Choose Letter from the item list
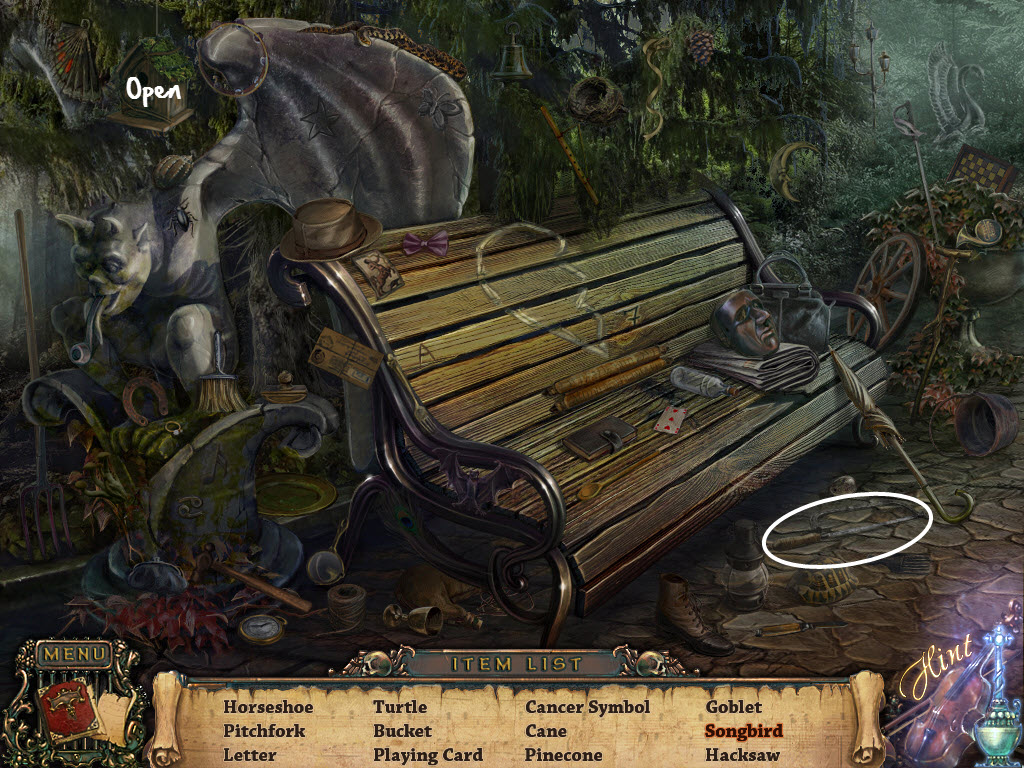1024x768 pixels. 249,755
